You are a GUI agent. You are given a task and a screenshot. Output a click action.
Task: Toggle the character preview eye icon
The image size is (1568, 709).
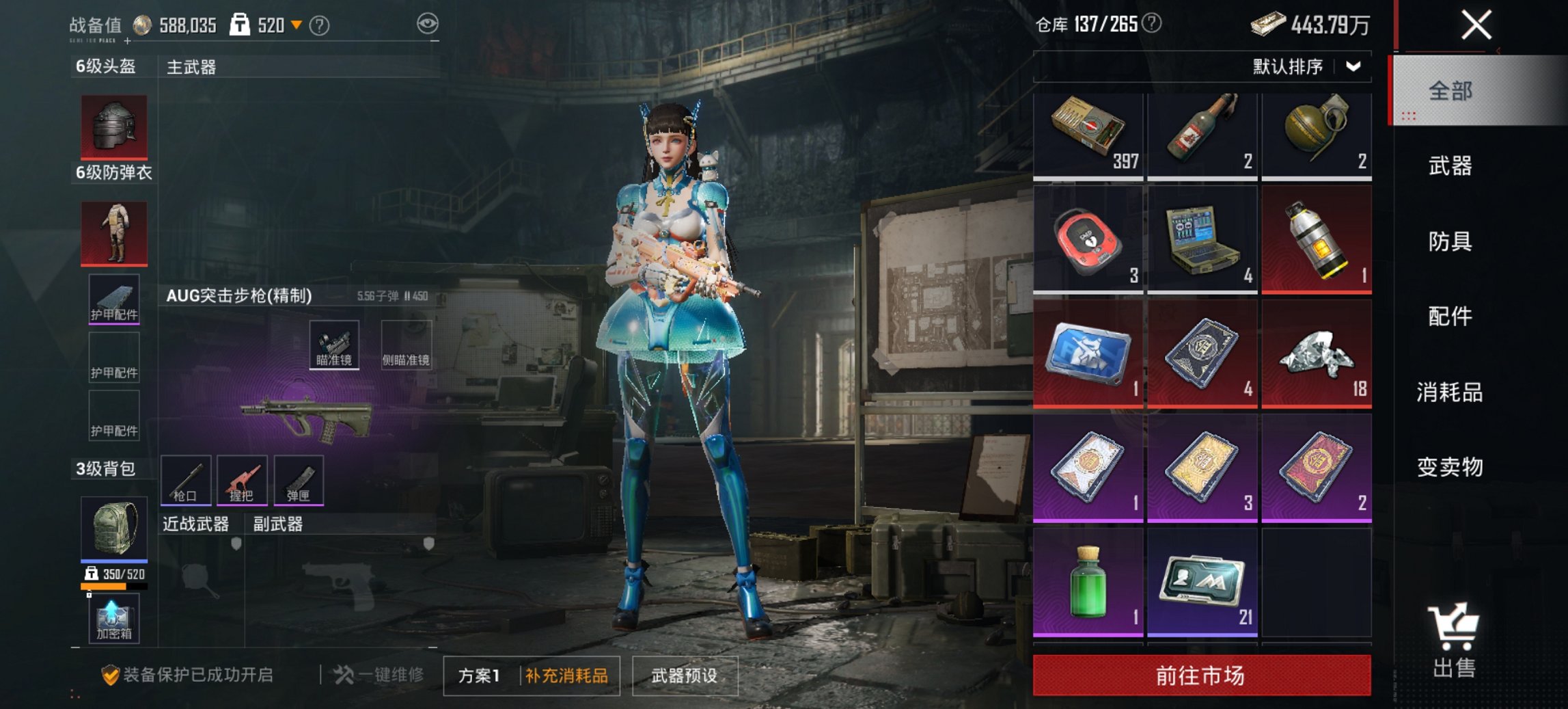(x=429, y=23)
